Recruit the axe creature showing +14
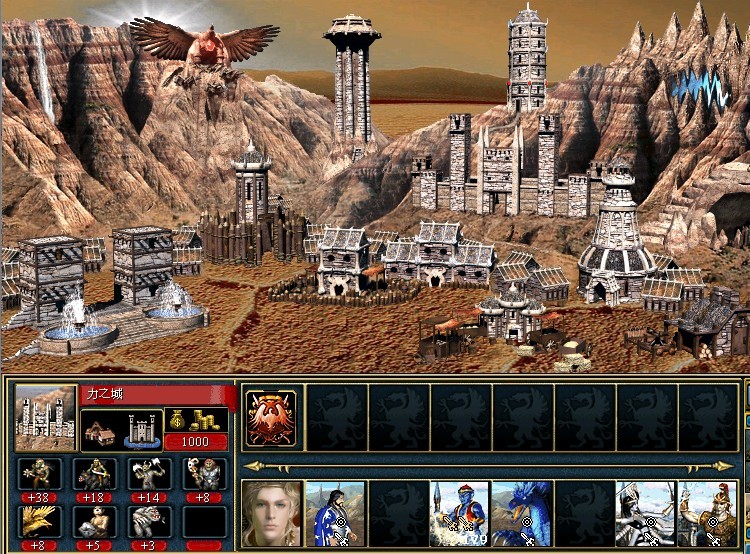 point(149,474)
